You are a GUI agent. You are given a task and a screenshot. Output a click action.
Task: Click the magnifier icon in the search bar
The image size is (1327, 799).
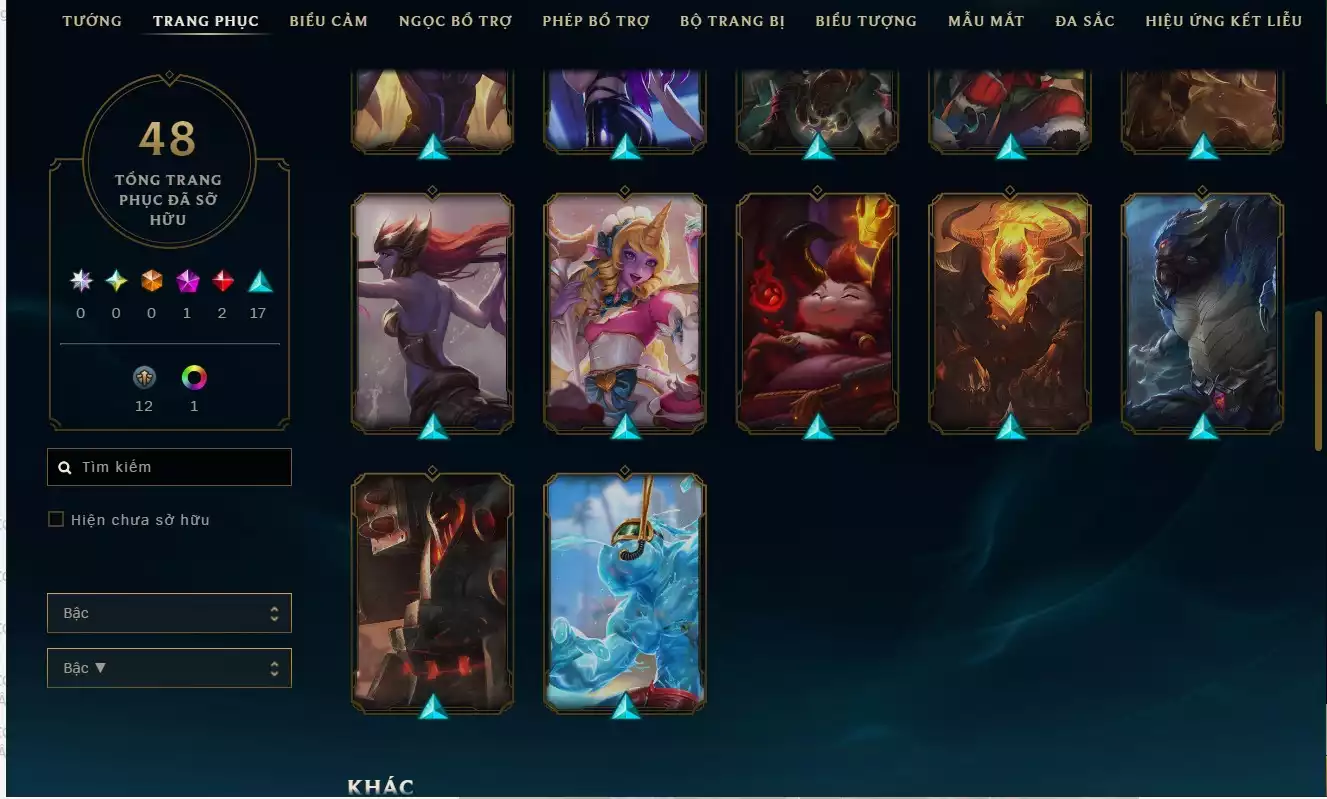66,466
